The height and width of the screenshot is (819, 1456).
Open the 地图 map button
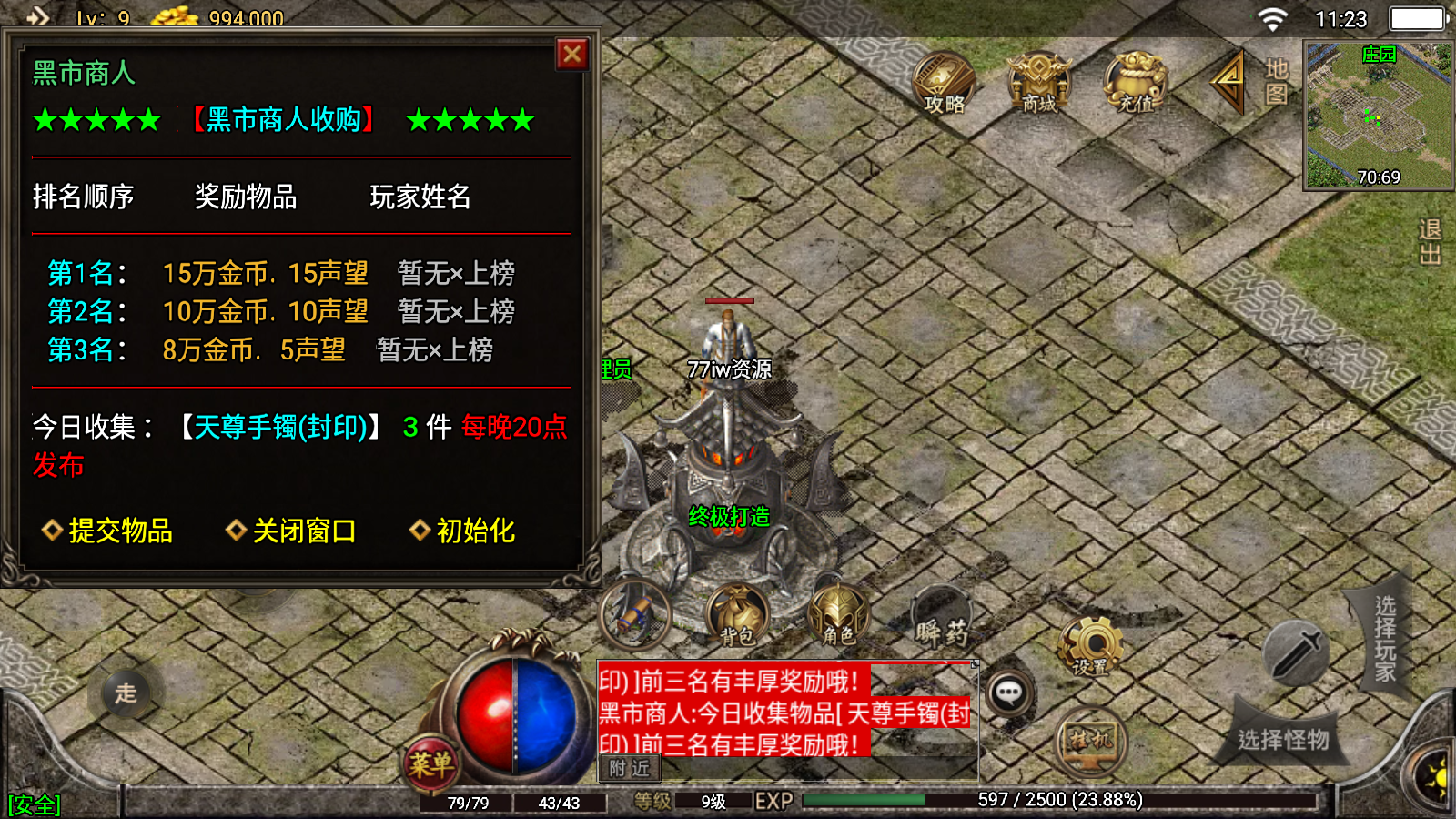1276,81
